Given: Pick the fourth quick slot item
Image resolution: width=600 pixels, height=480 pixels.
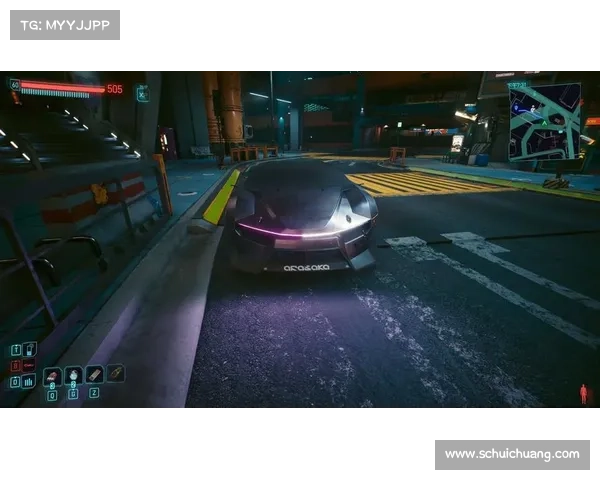Looking at the screenshot, I should pyautogui.click(x=116, y=372).
